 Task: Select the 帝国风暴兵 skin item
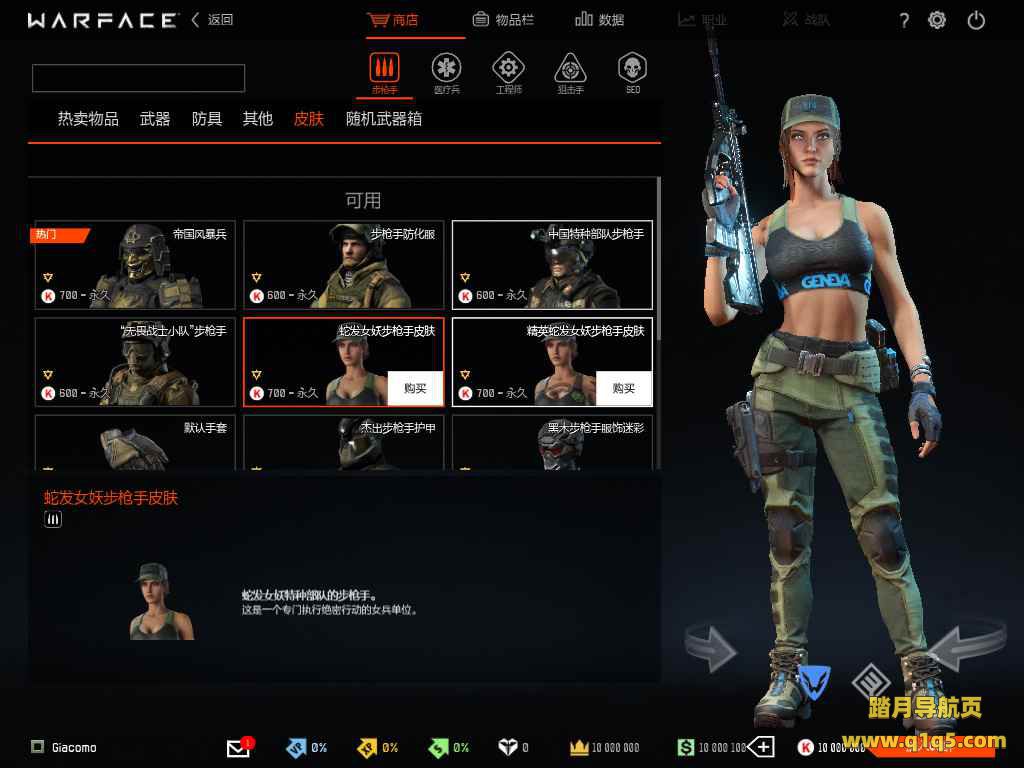(135, 265)
